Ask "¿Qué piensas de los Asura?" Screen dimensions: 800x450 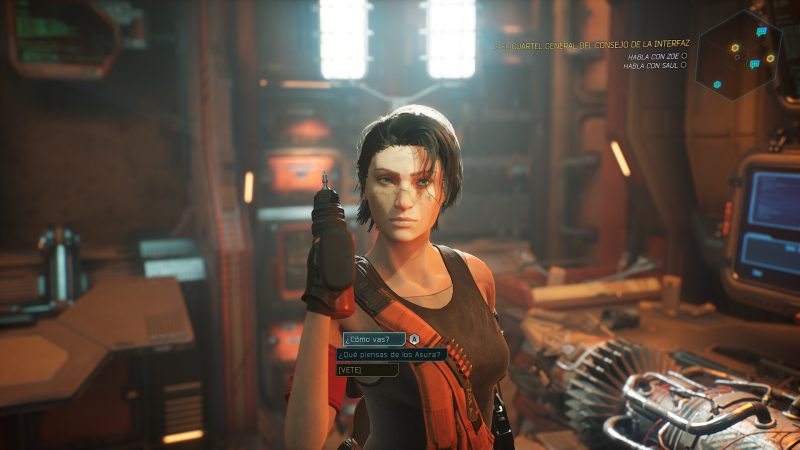pyautogui.click(x=390, y=354)
